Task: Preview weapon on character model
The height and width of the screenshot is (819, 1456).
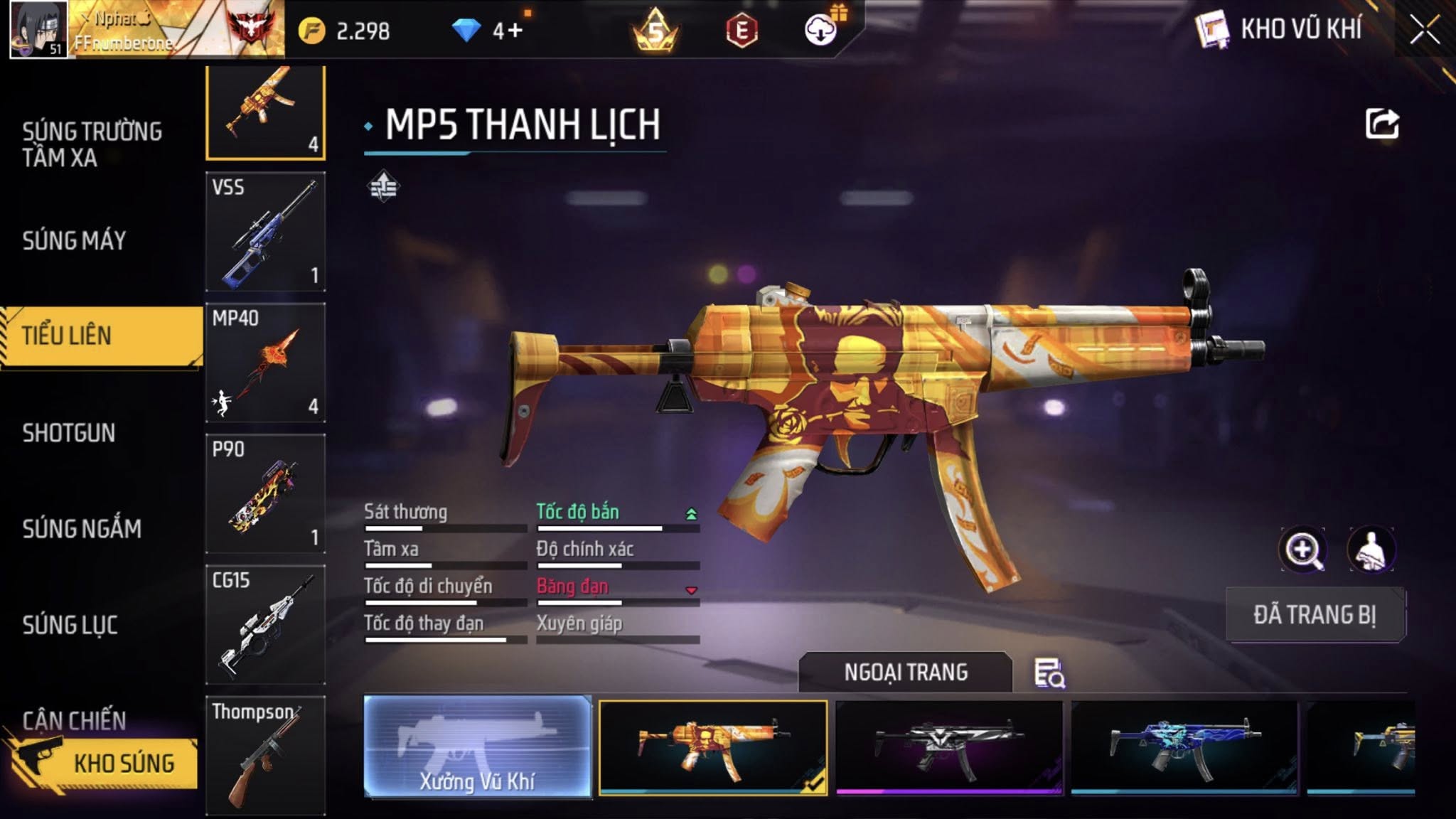Action: point(1371,550)
